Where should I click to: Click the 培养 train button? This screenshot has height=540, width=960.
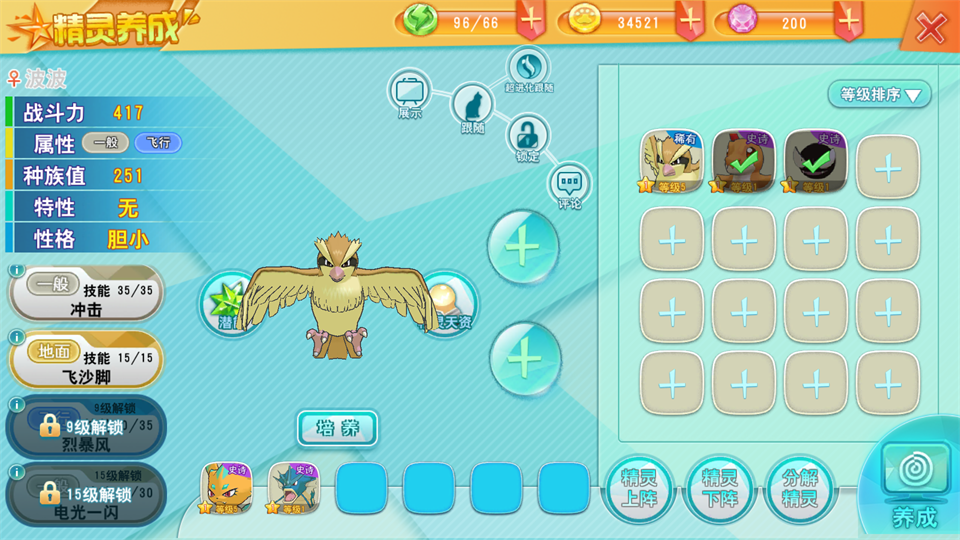click(337, 428)
